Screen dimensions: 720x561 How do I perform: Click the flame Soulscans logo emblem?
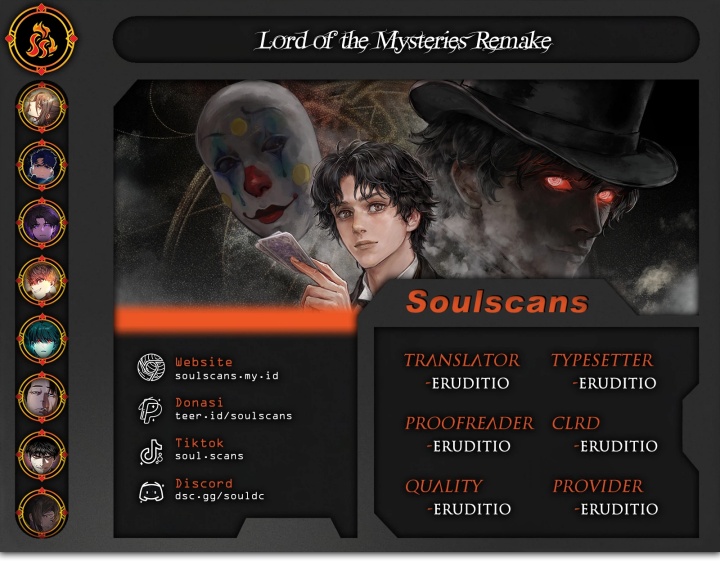41,41
